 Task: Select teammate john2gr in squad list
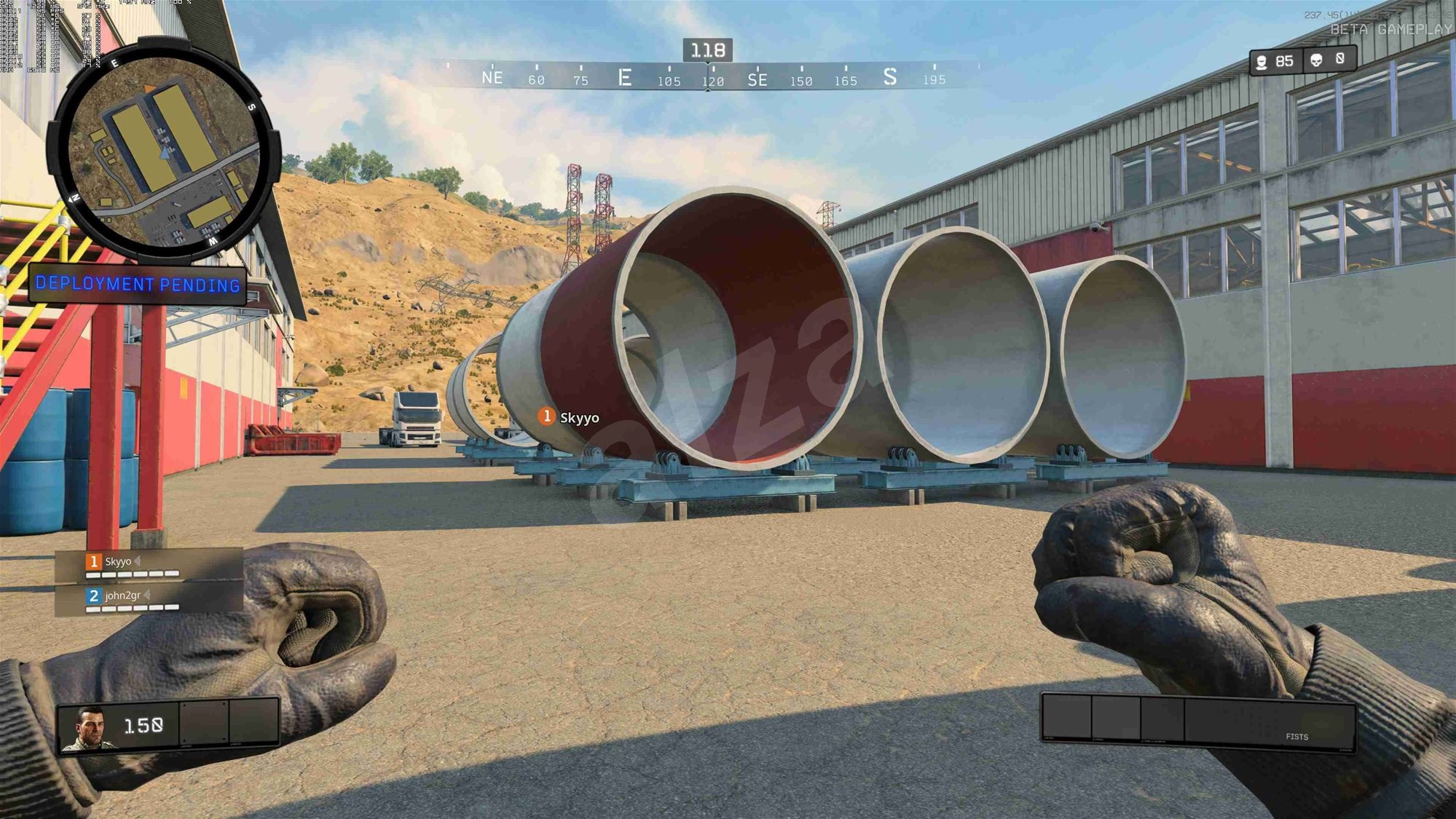122,596
